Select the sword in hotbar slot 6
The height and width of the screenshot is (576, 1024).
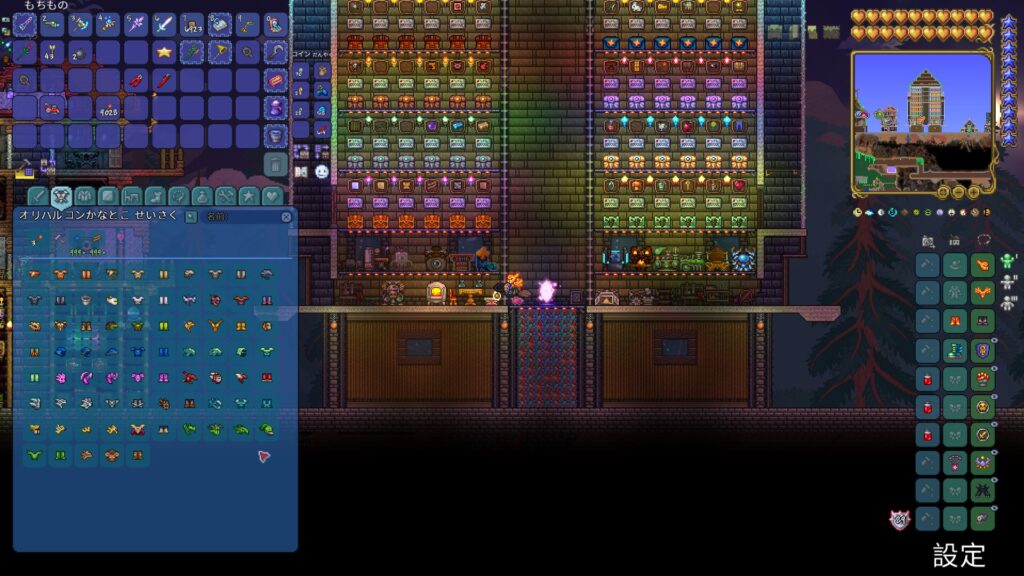[164, 24]
